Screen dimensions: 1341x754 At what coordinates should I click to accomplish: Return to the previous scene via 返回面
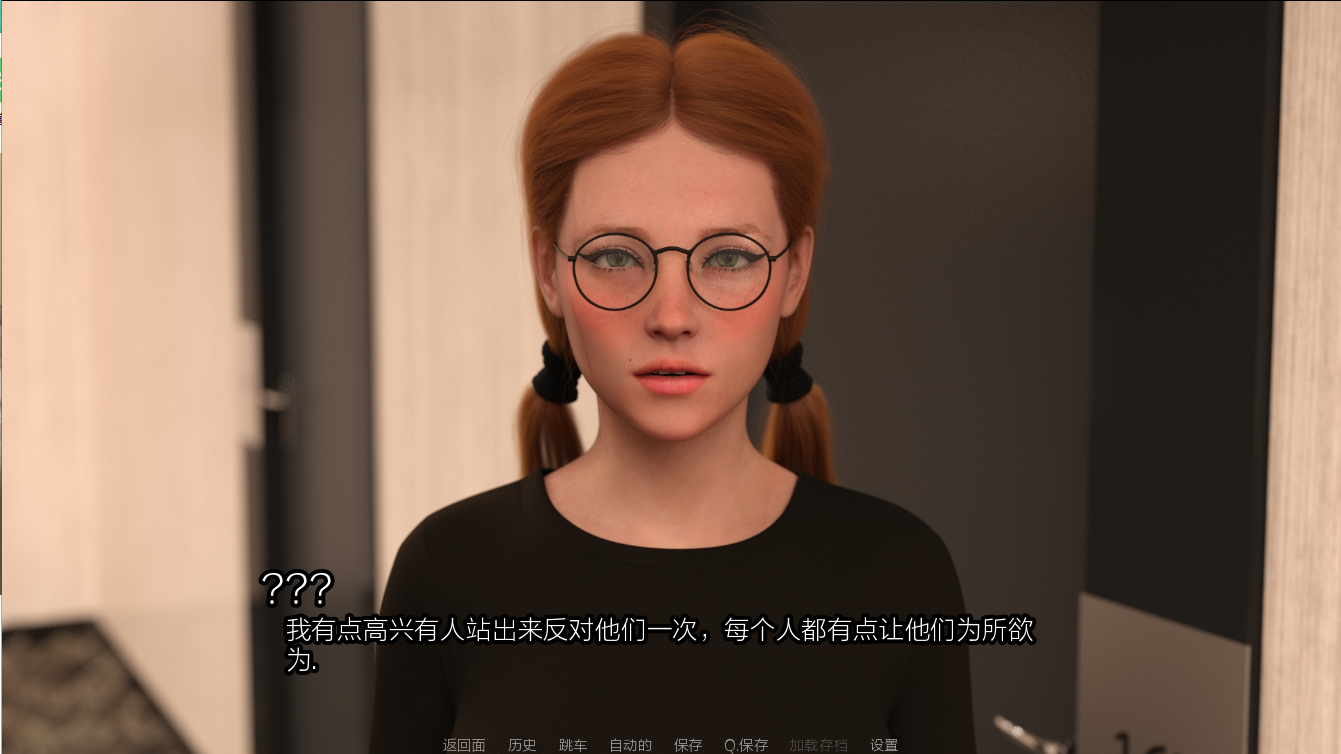pos(464,745)
